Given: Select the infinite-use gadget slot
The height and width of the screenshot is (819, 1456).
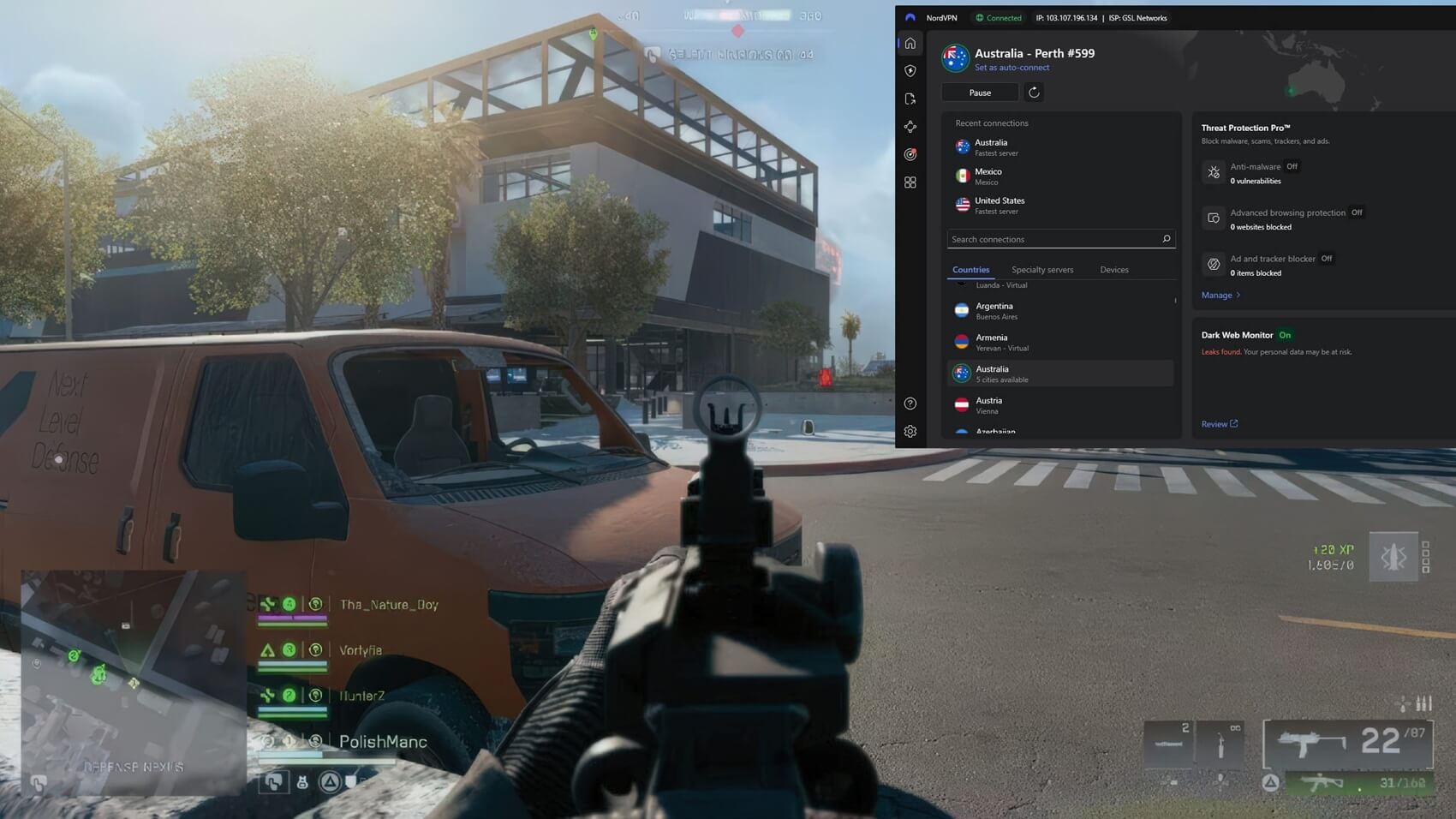Looking at the screenshot, I should tap(1221, 743).
